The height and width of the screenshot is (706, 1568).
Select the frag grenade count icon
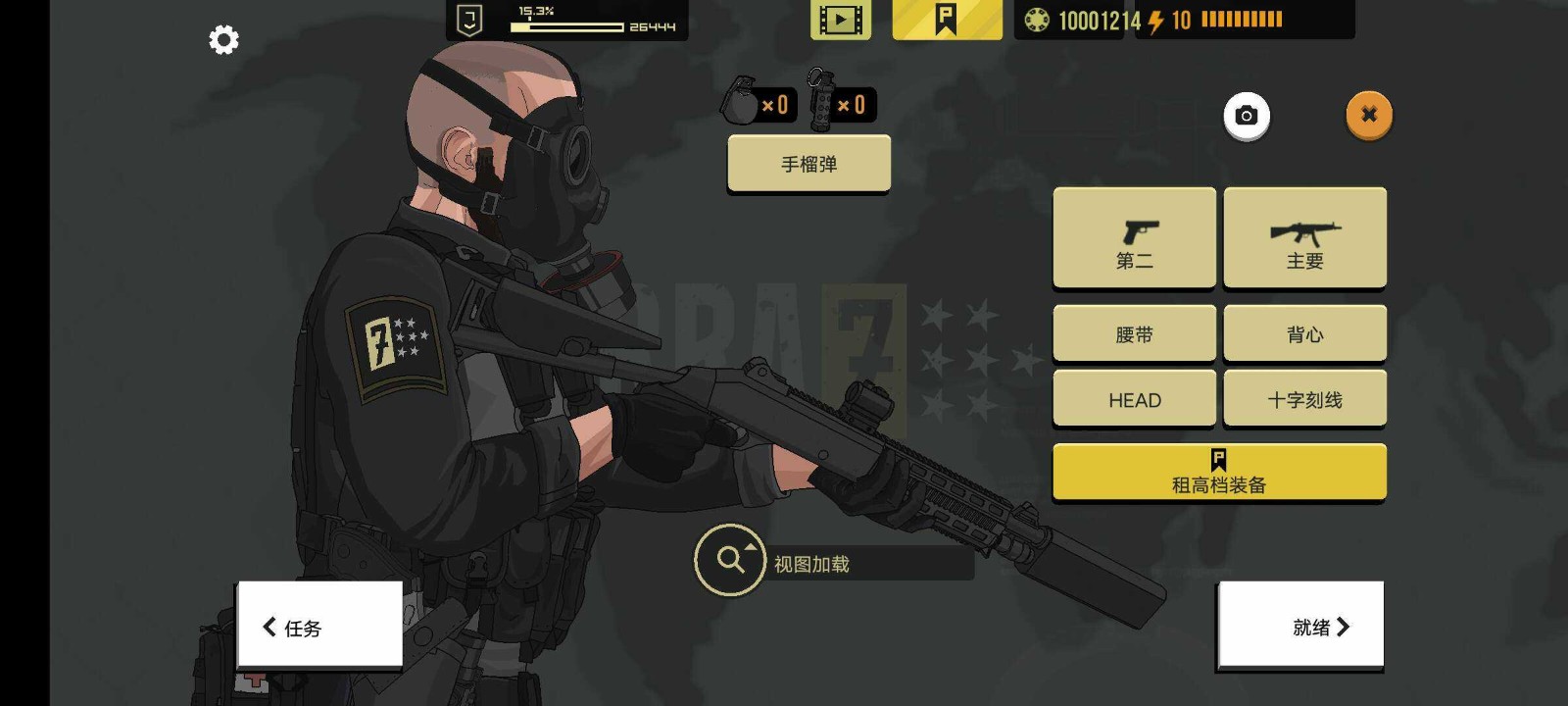click(758, 103)
